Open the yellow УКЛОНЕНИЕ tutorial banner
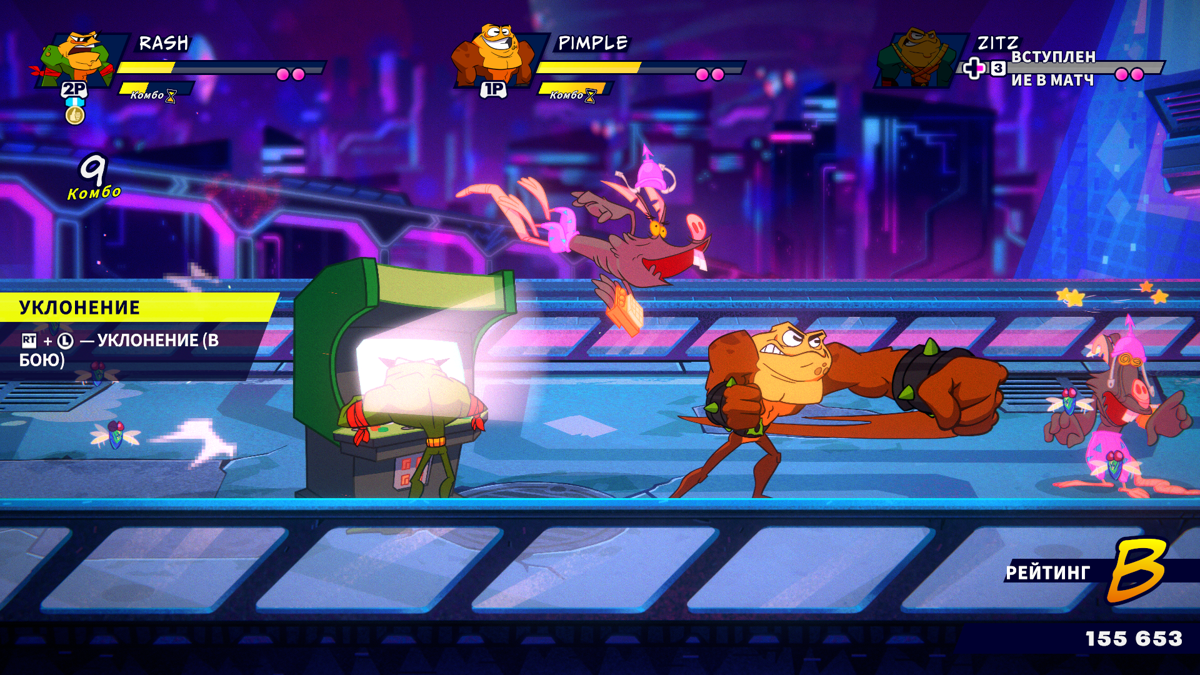 (135, 307)
